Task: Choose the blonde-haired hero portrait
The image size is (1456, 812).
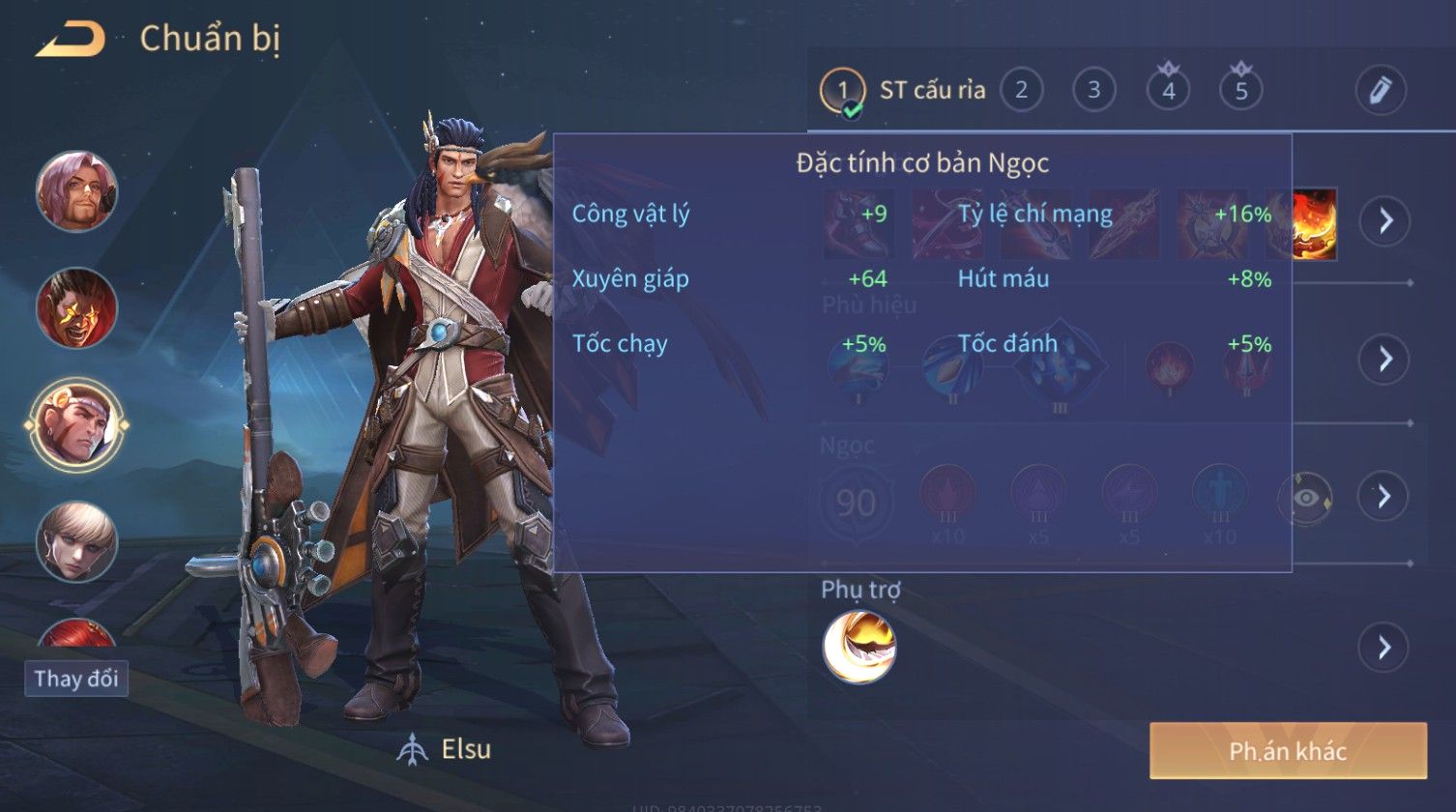Action: tap(77, 540)
